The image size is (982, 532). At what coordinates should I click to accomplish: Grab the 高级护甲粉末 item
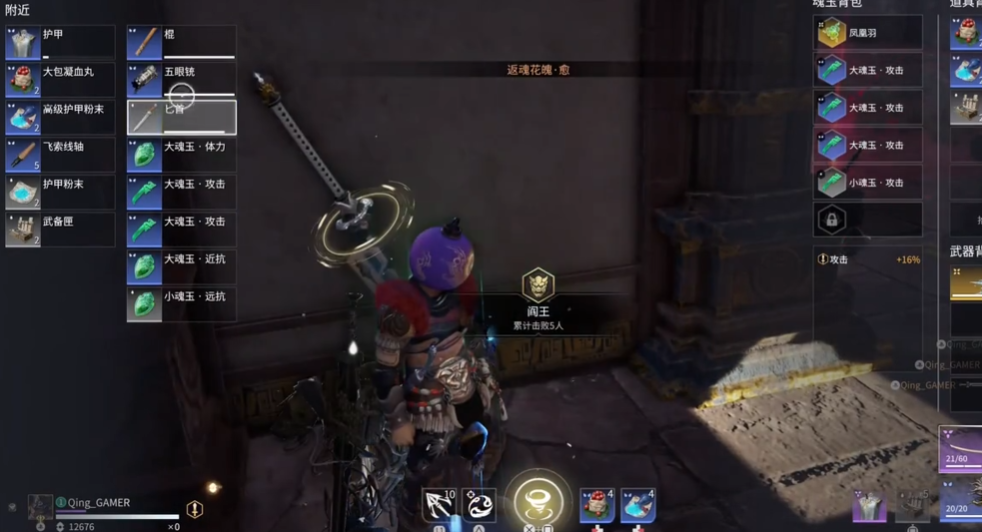[60, 117]
